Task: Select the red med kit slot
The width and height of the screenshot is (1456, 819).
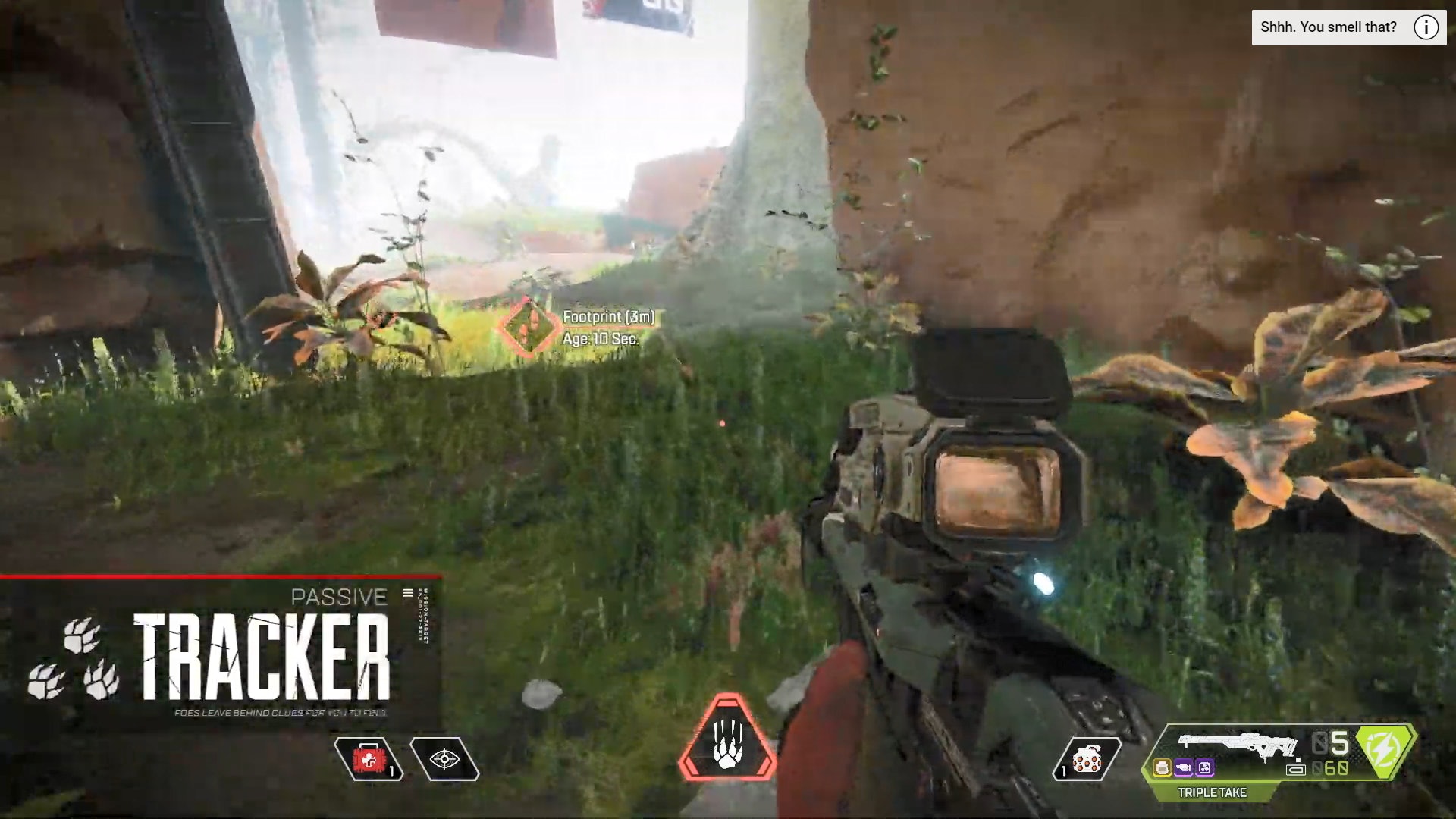Action: tap(369, 759)
